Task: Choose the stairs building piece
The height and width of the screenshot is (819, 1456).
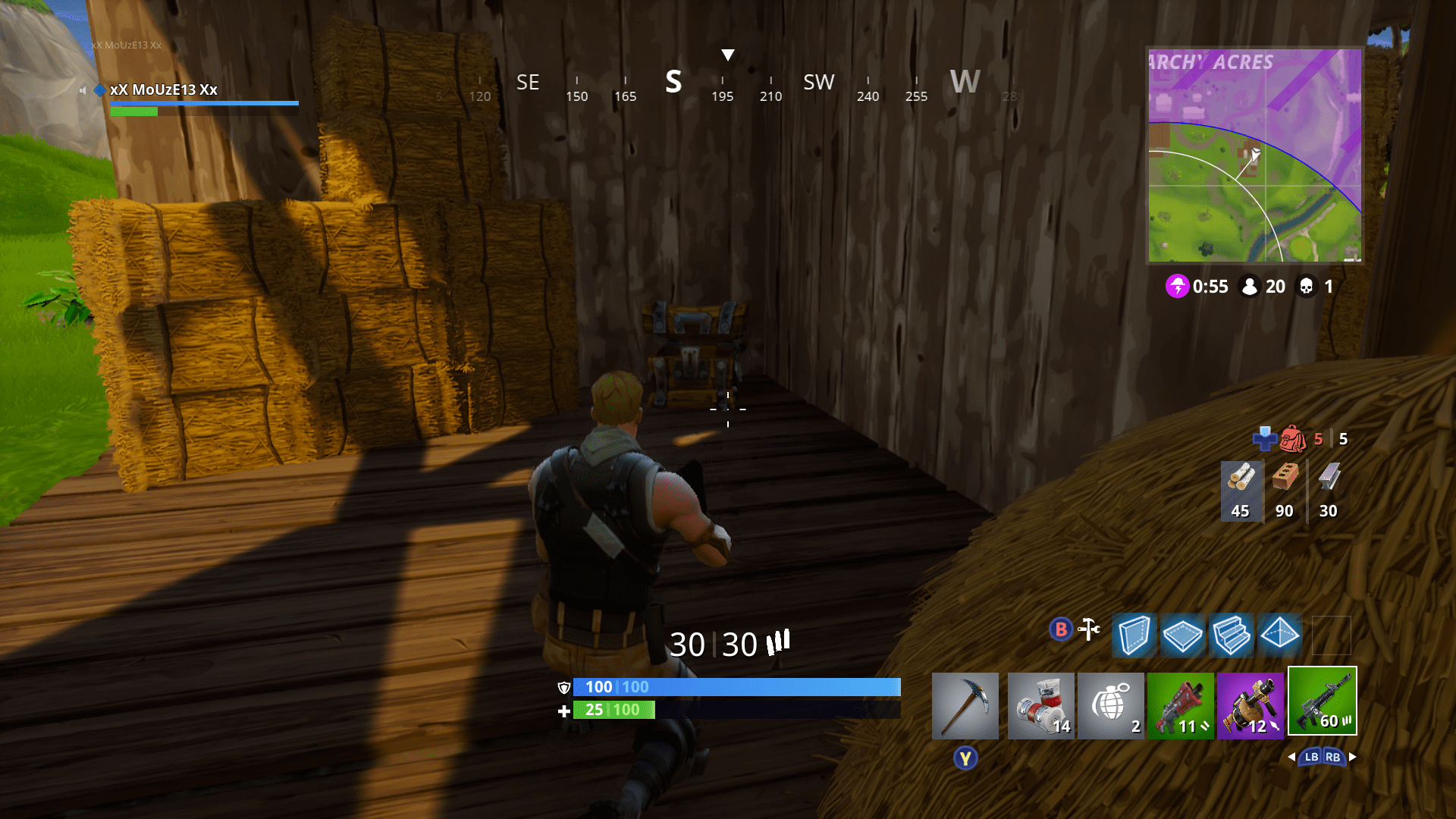Action: click(x=1231, y=635)
